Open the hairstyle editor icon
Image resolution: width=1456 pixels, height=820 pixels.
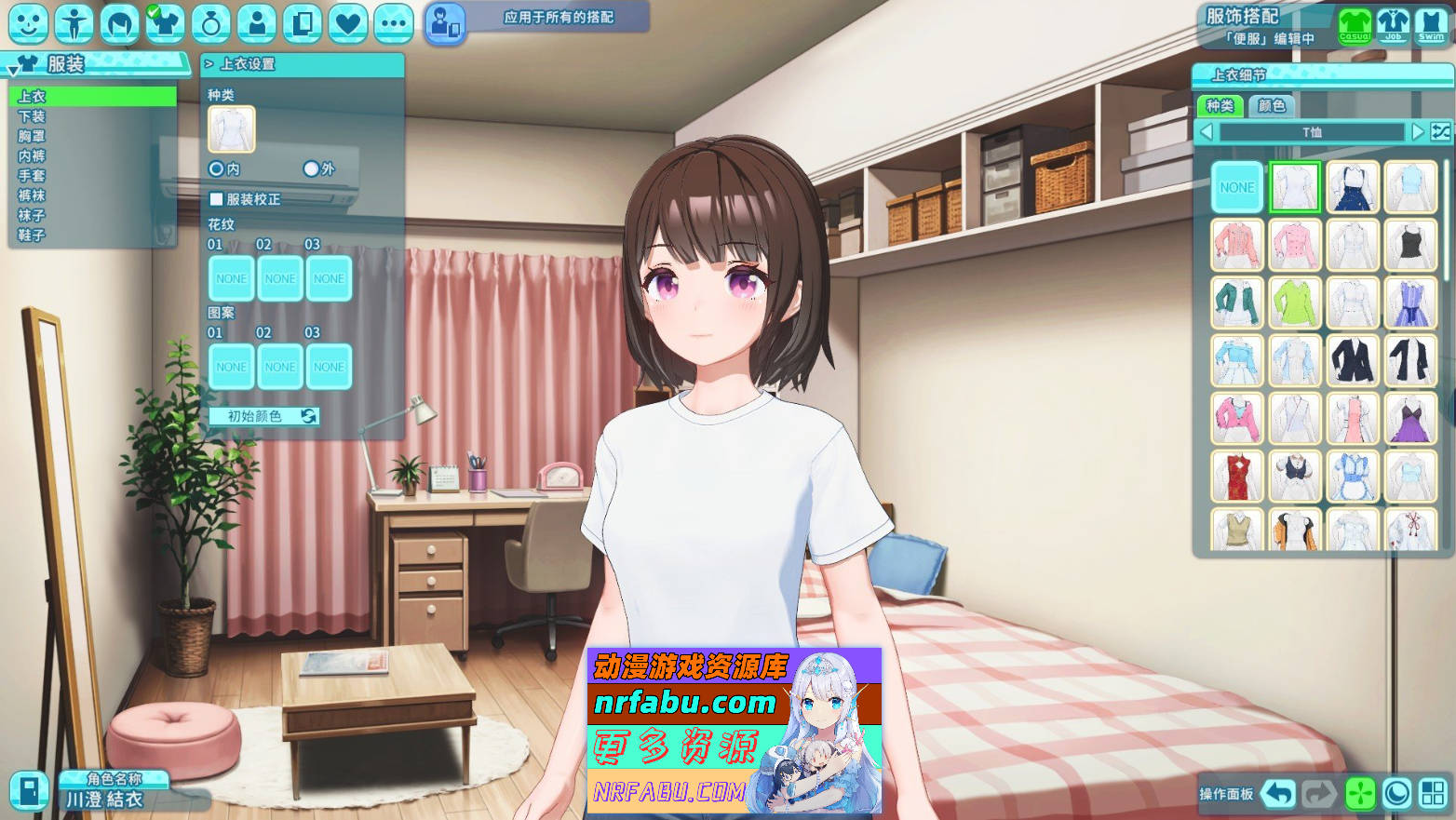[118, 24]
